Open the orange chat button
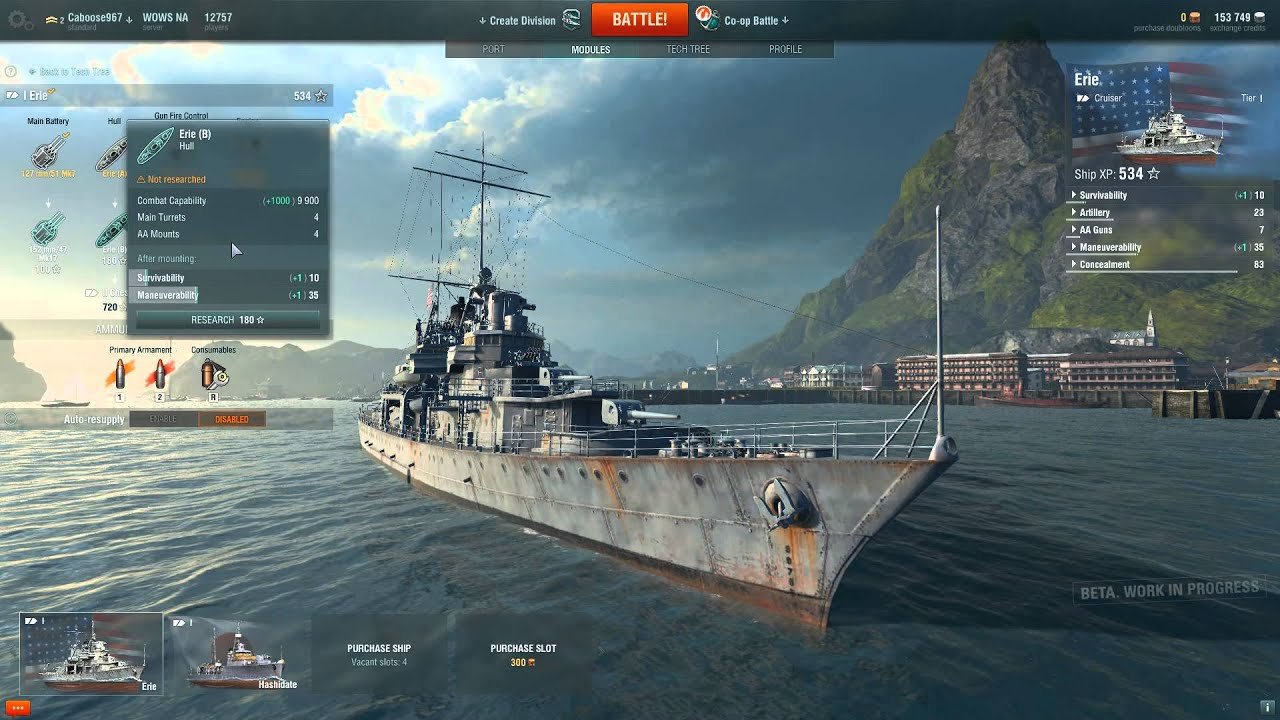Screen dimensions: 1280x720 tap(17, 708)
